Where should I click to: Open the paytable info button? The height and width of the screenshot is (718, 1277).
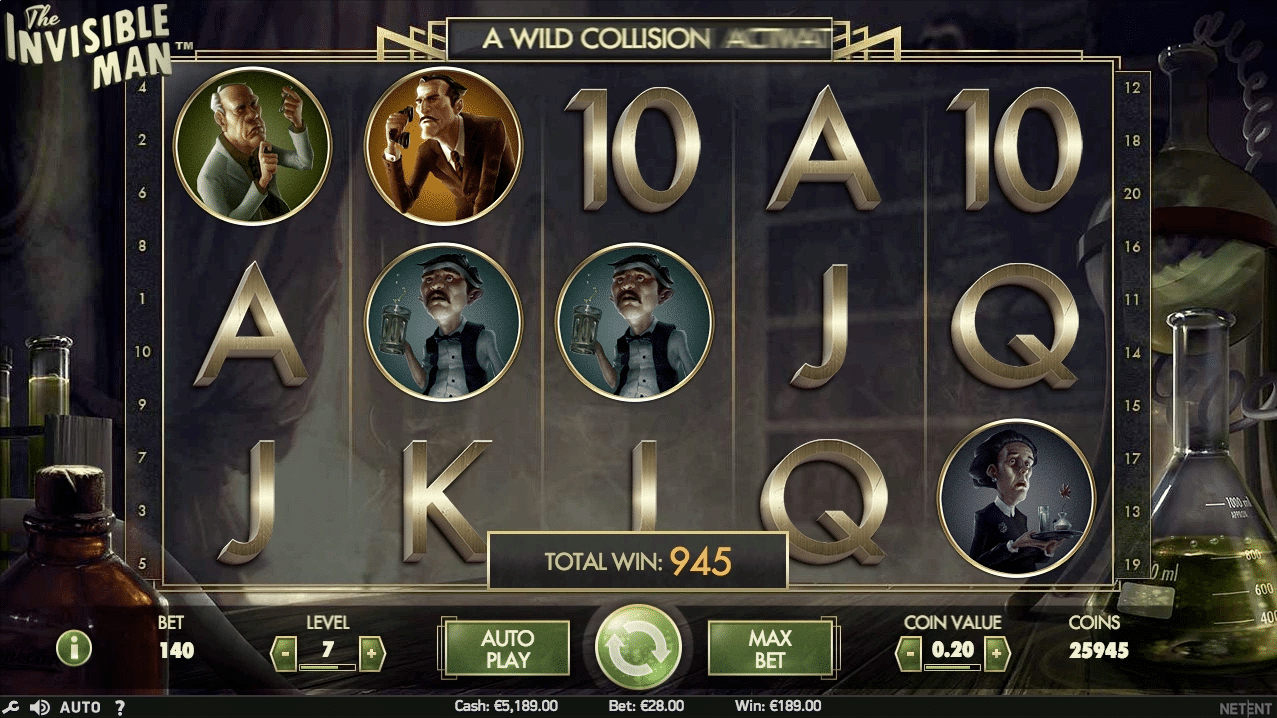coord(74,648)
